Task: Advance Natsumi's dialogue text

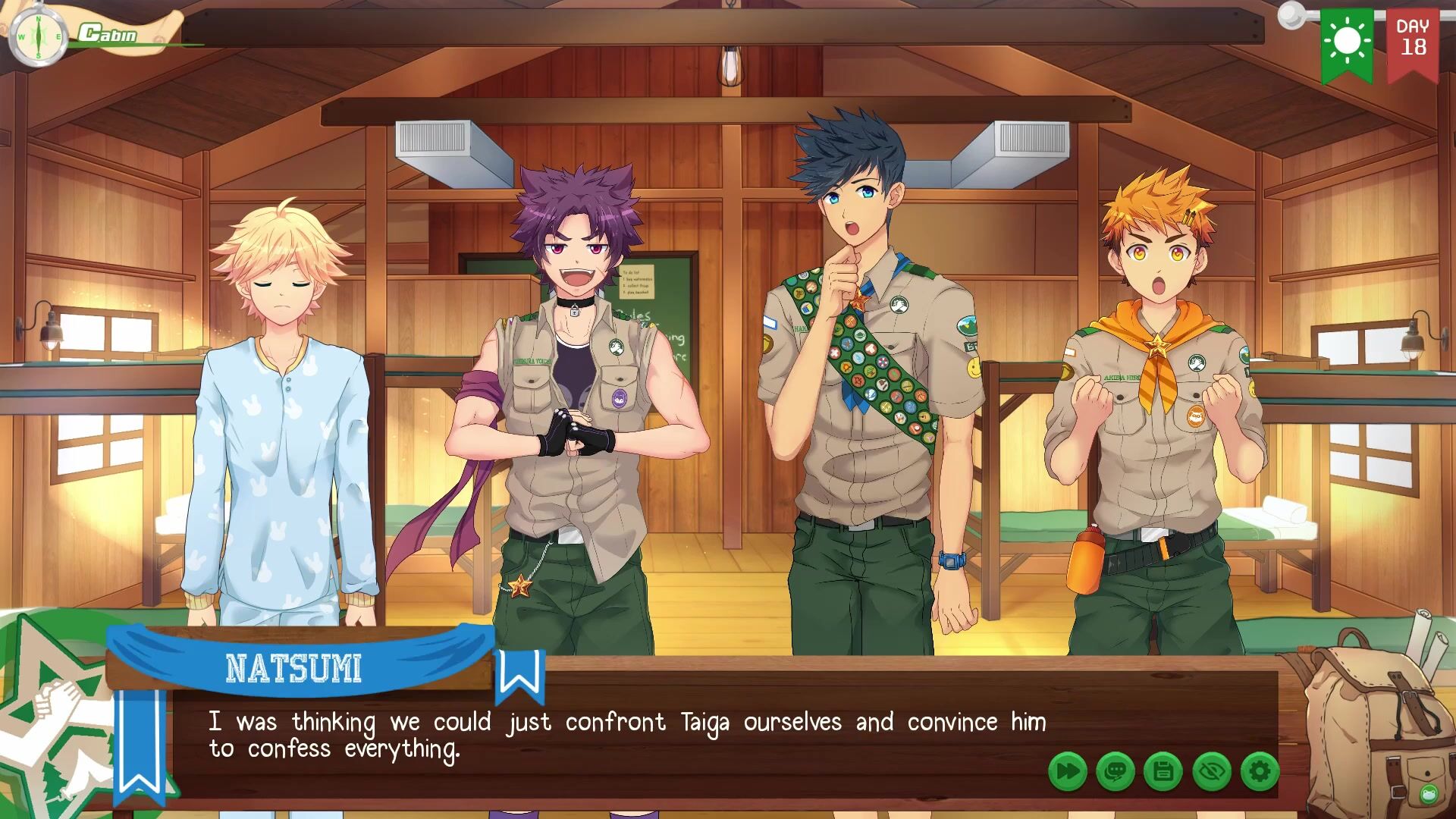Action: 626,735
